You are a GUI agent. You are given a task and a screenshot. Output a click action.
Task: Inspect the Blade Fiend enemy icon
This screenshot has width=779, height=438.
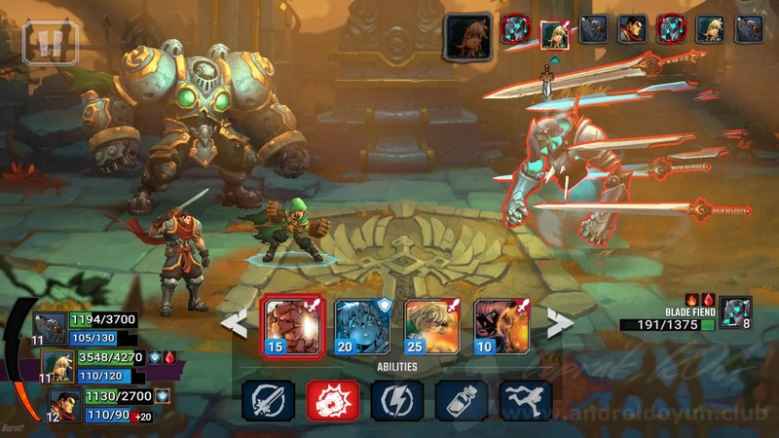735,312
